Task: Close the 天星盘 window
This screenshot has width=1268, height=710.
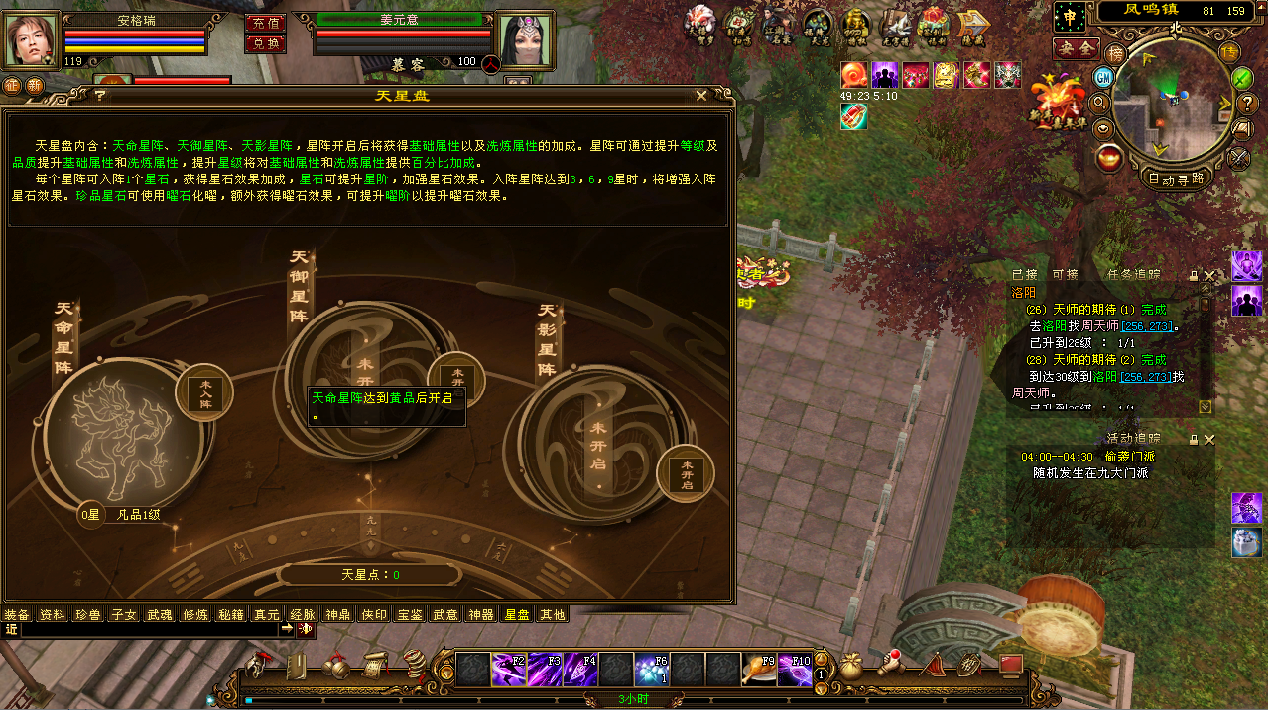Action: tap(702, 96)
